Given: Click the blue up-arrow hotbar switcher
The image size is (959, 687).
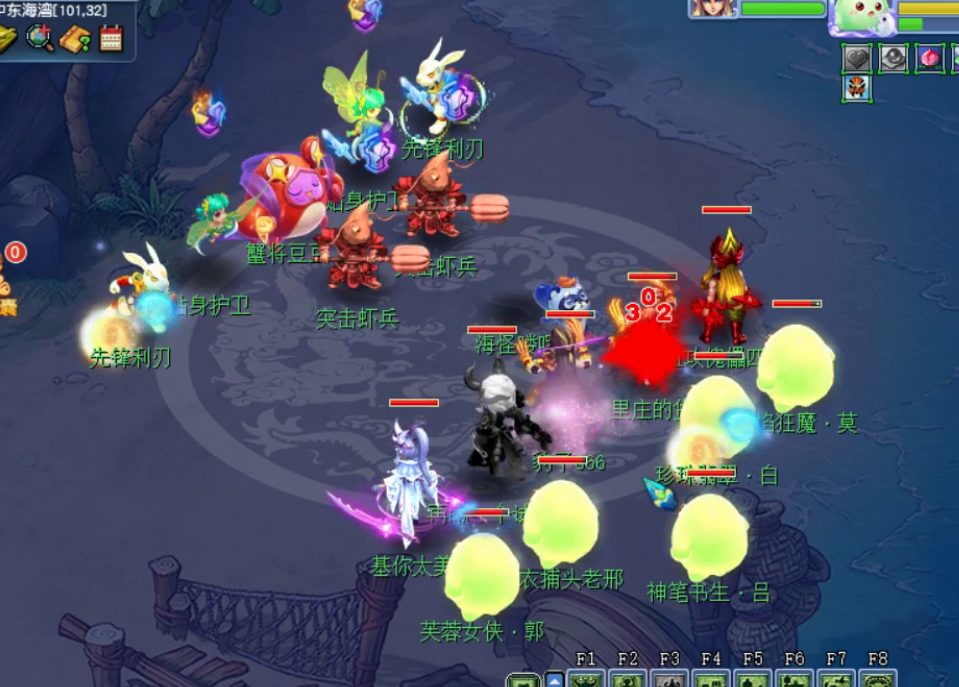Looking at the screenshot, I should [554, 680].
